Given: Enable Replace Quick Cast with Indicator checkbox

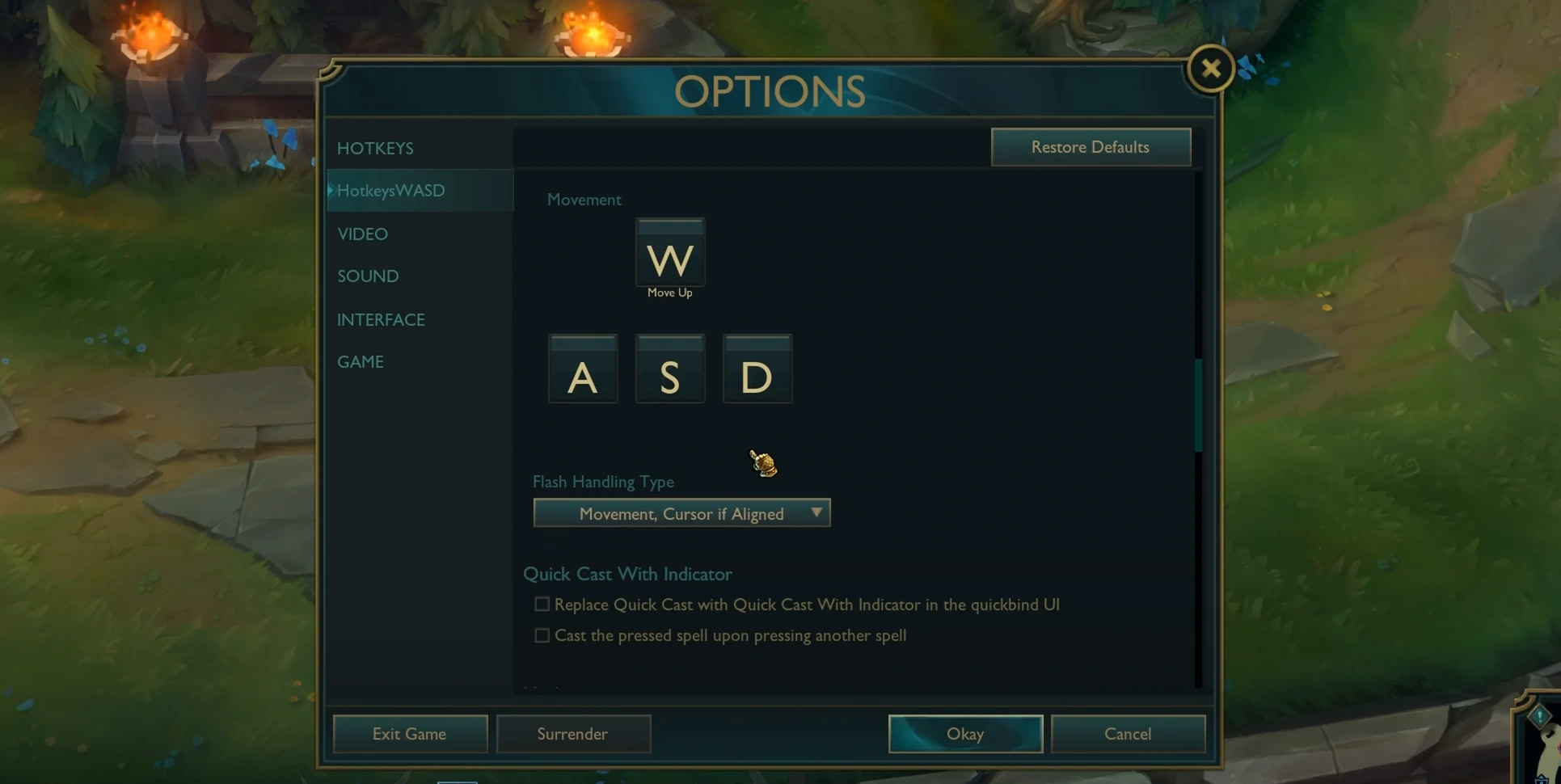Looking at the screenshot, I should [x=542, y=605].
